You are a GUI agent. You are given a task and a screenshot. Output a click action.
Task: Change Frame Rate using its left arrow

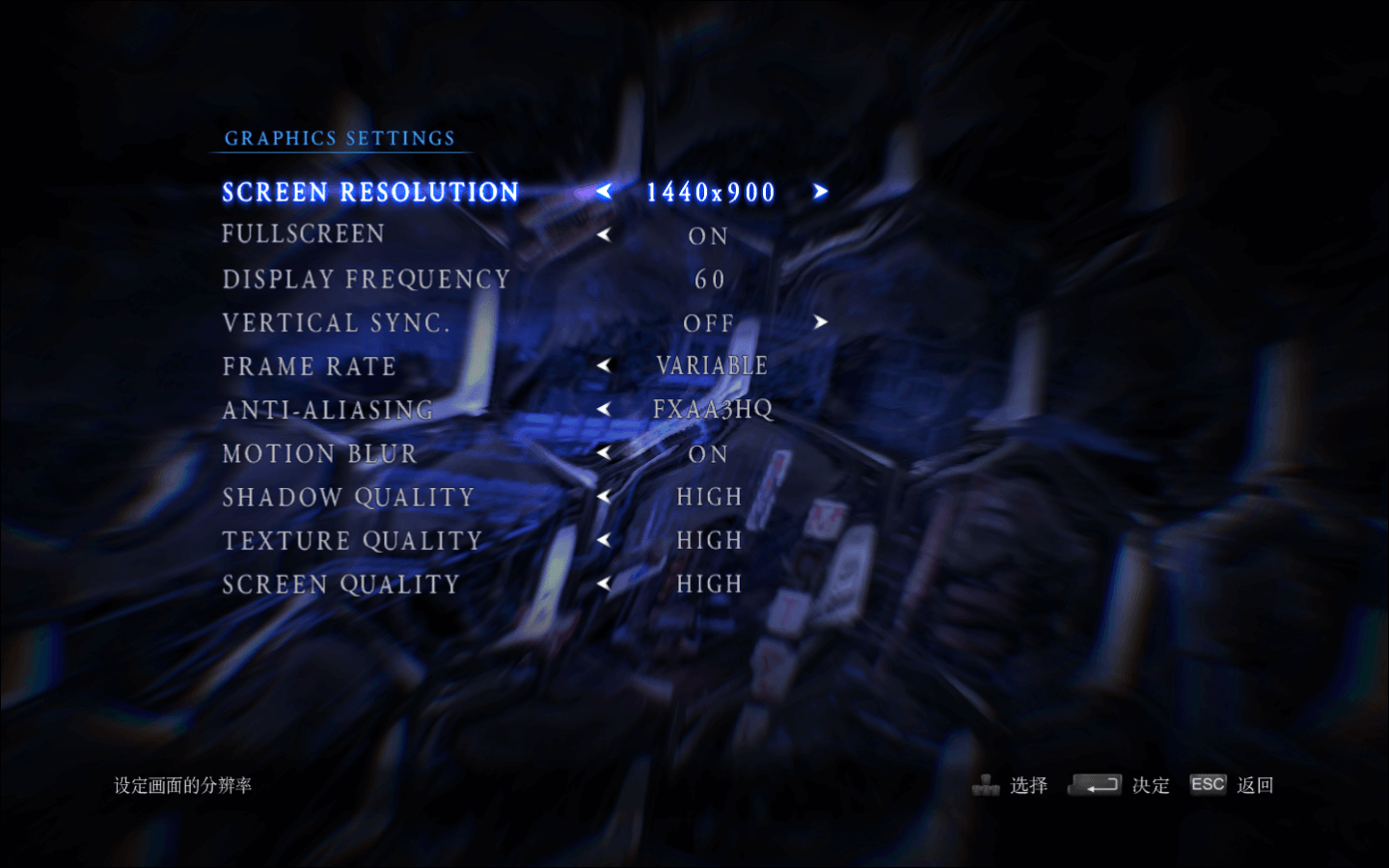tap(604, 366)
